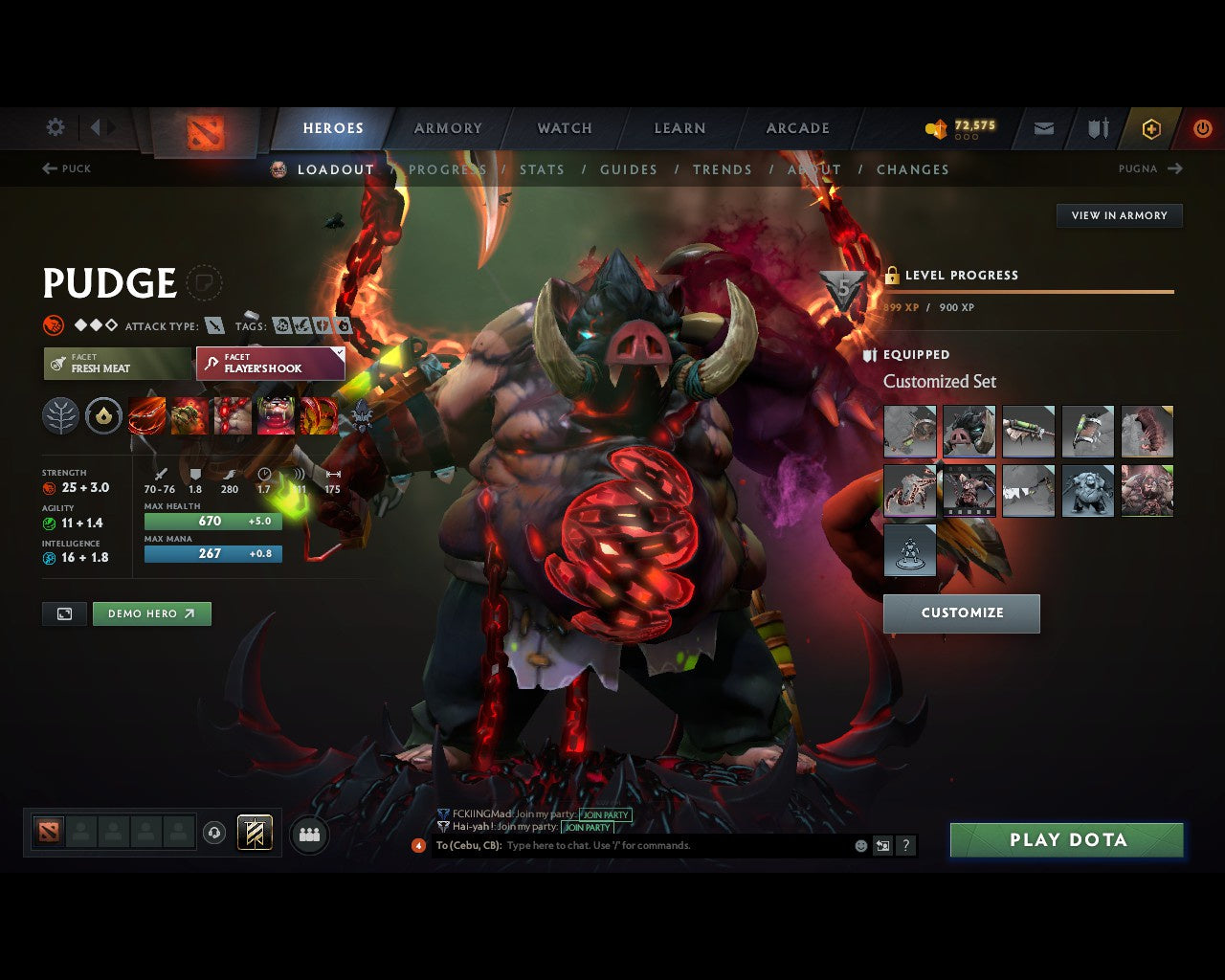Viewport: 1225px width, 980px height.
Task: Go back to Puck with the arrow
Action: 47,168
